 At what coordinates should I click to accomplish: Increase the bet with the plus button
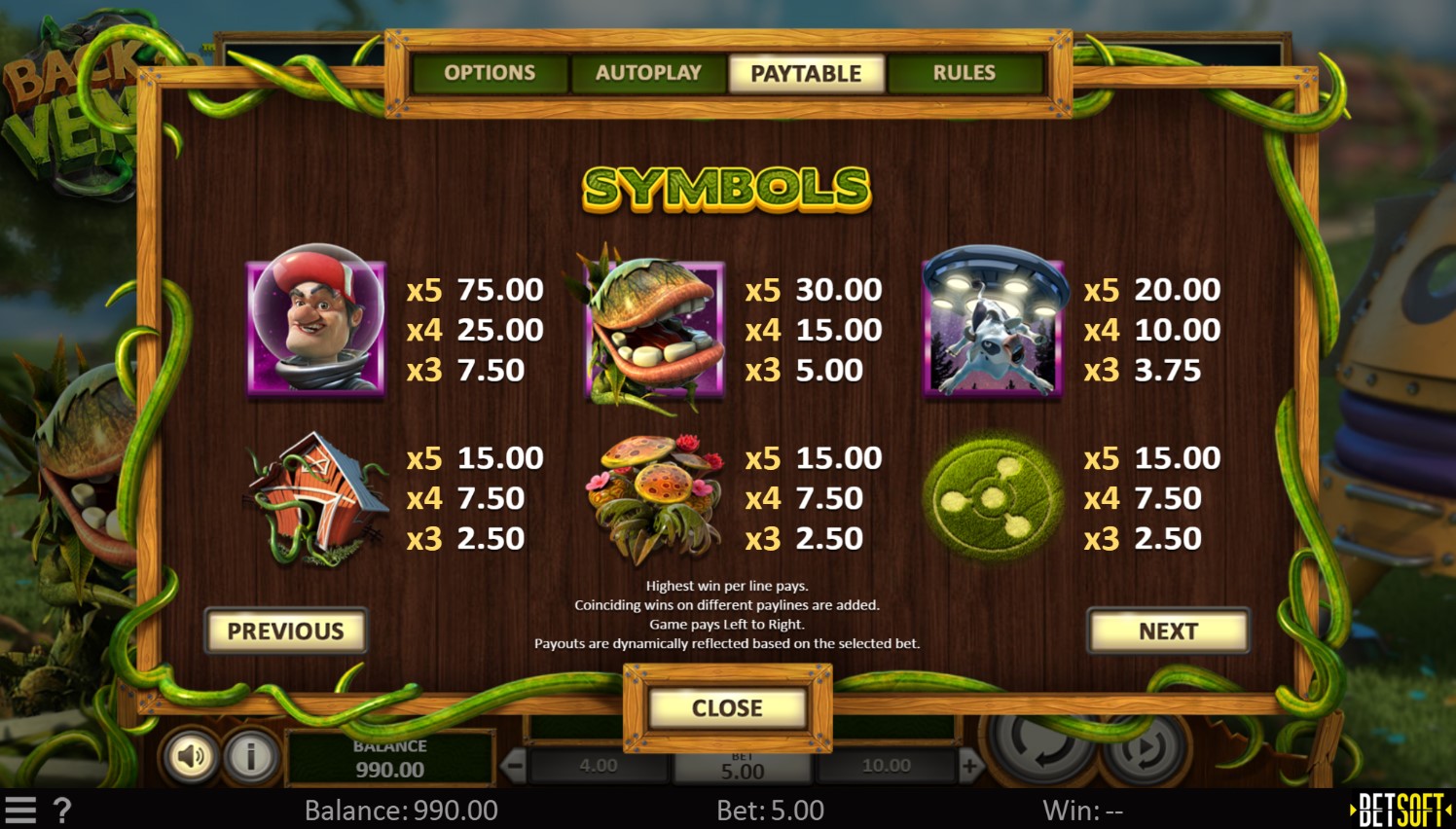pos(969,767)
